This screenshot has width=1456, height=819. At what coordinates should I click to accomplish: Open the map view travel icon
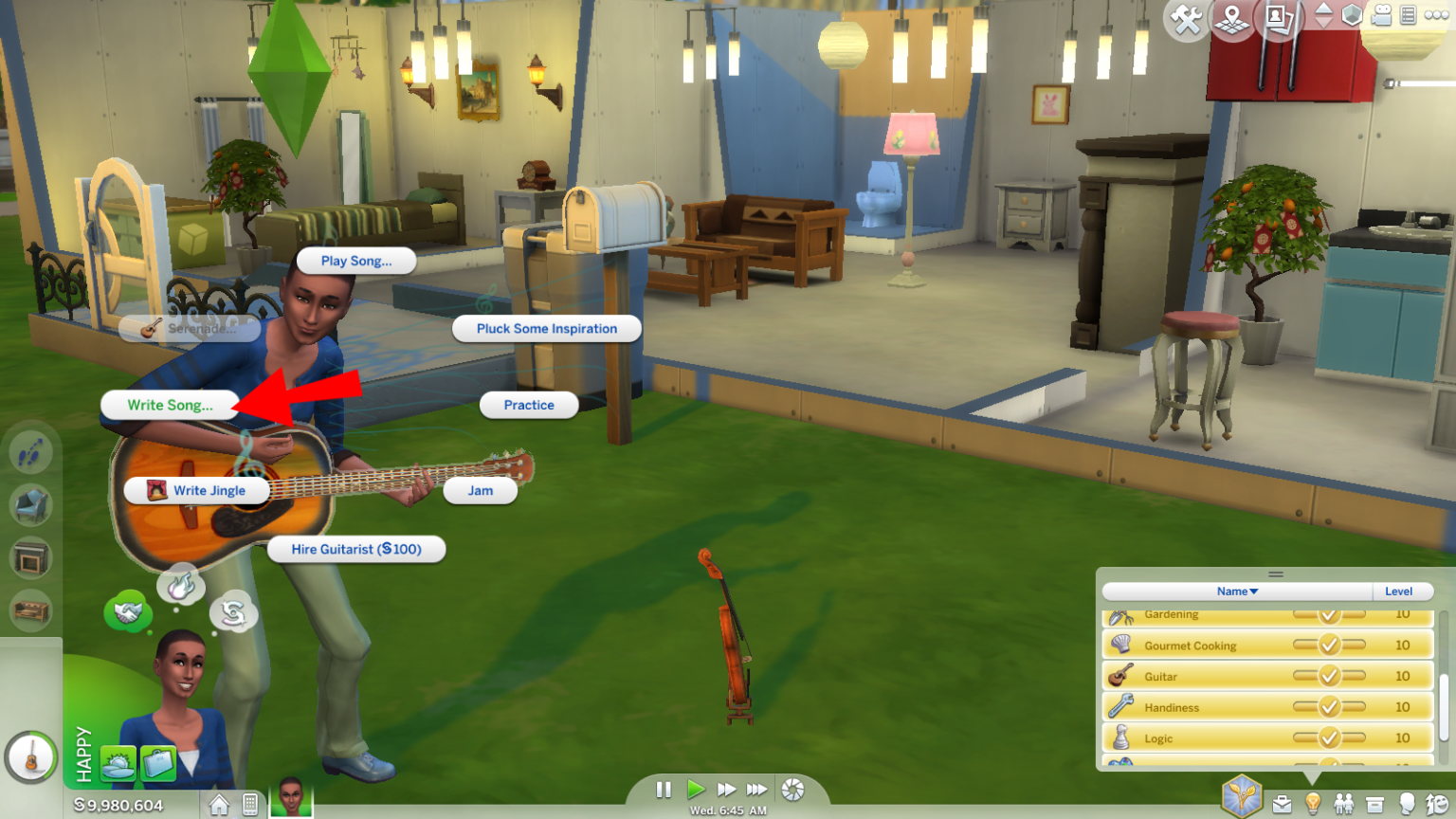click(x=1231, y=20)
